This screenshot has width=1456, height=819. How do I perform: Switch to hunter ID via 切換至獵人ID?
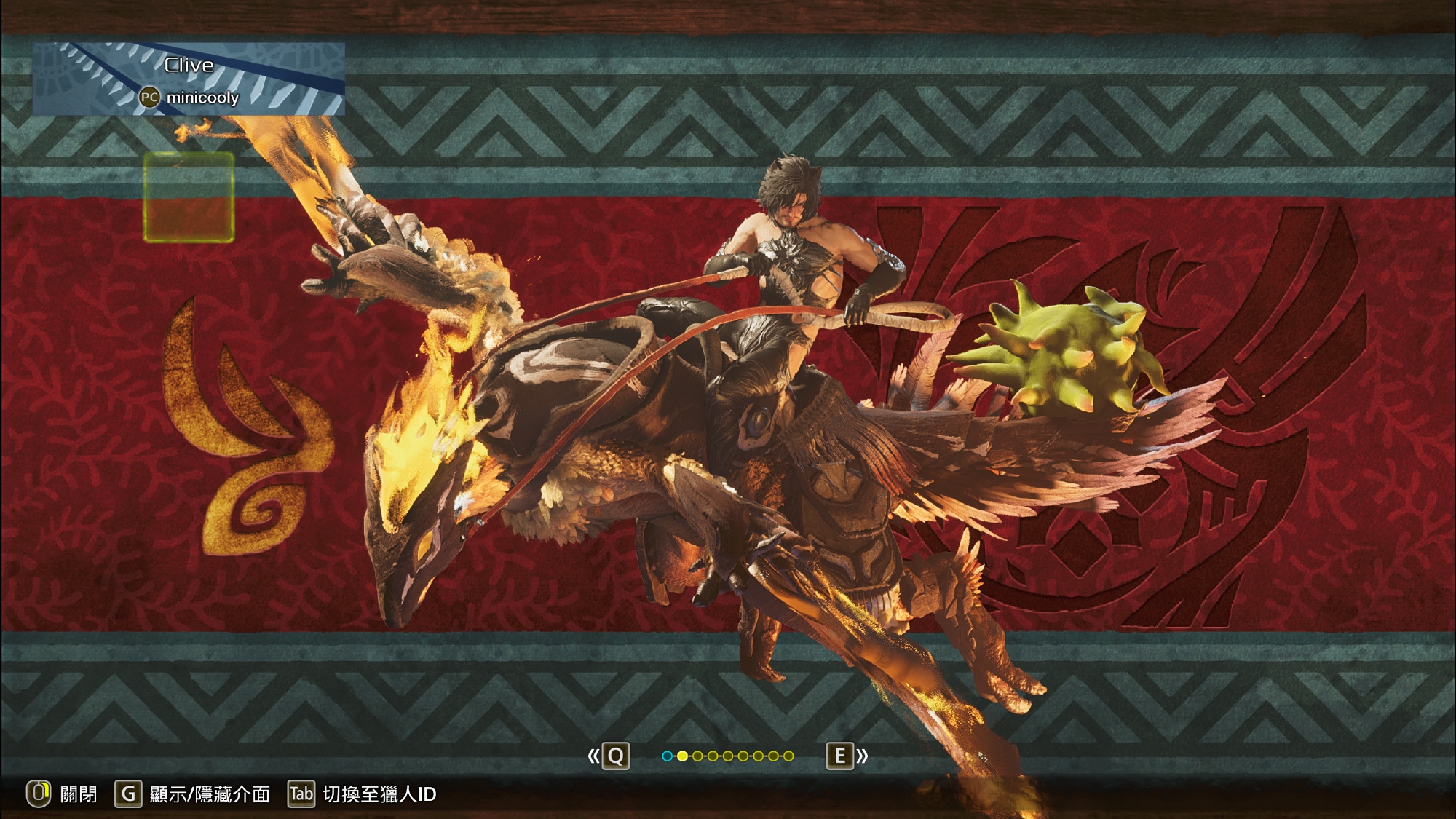pyautogui.click(x=363, y=794)
